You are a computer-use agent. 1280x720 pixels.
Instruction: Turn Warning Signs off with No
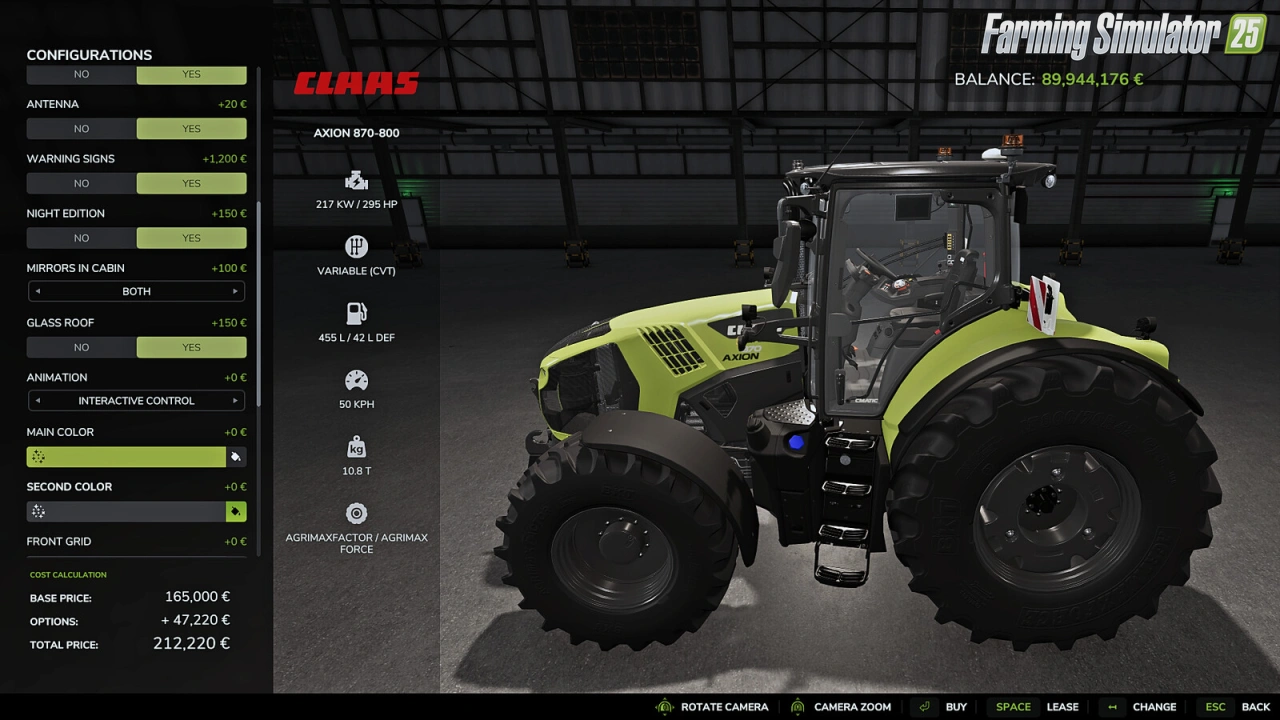tap(81, 184)
